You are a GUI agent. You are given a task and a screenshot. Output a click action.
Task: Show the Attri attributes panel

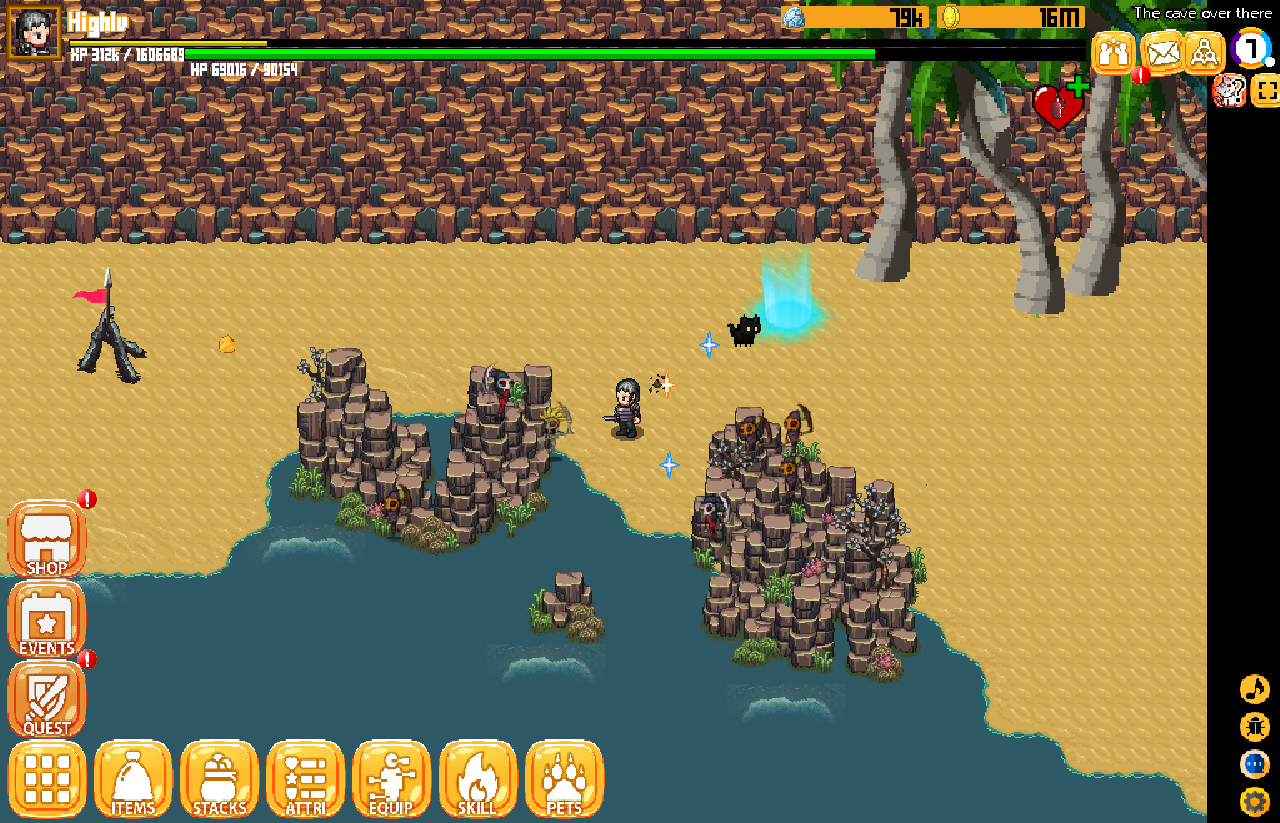(306, 779)
